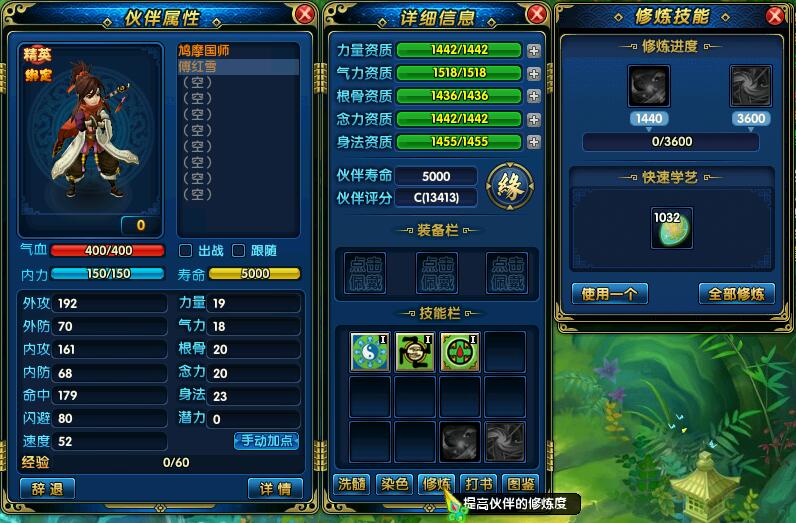Select the yin-yang skill icon
Screen dimensions: 796x523
coord(371,352)
